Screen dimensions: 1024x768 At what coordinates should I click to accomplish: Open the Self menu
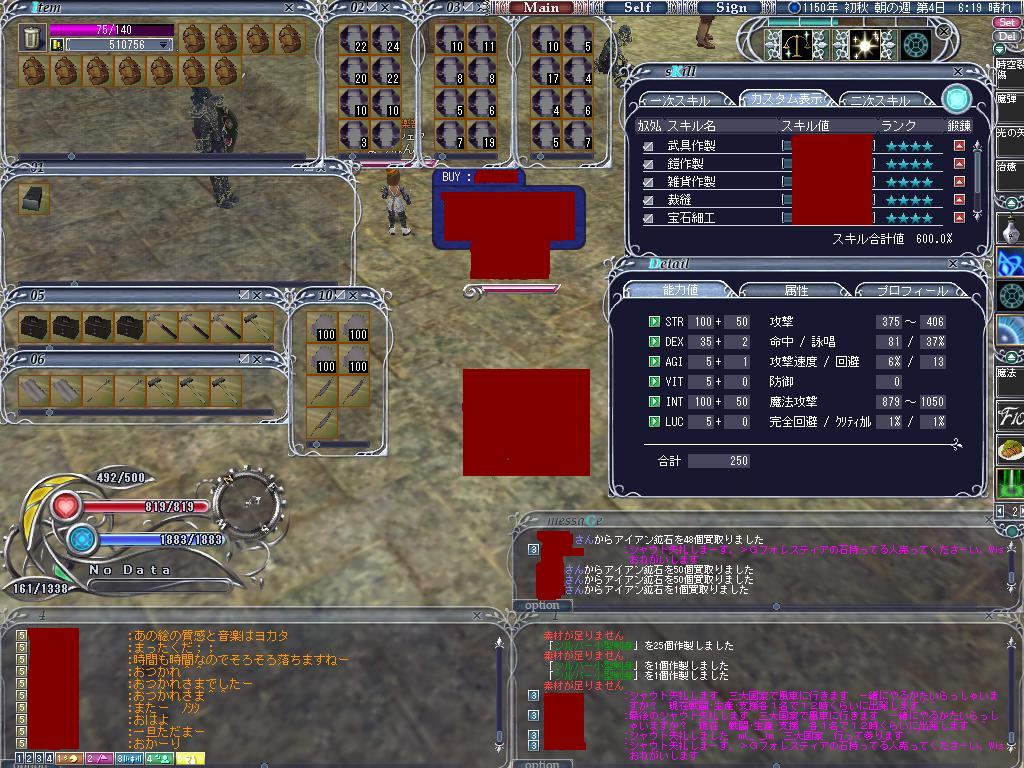pyautogui.click(x=637, y=7)
